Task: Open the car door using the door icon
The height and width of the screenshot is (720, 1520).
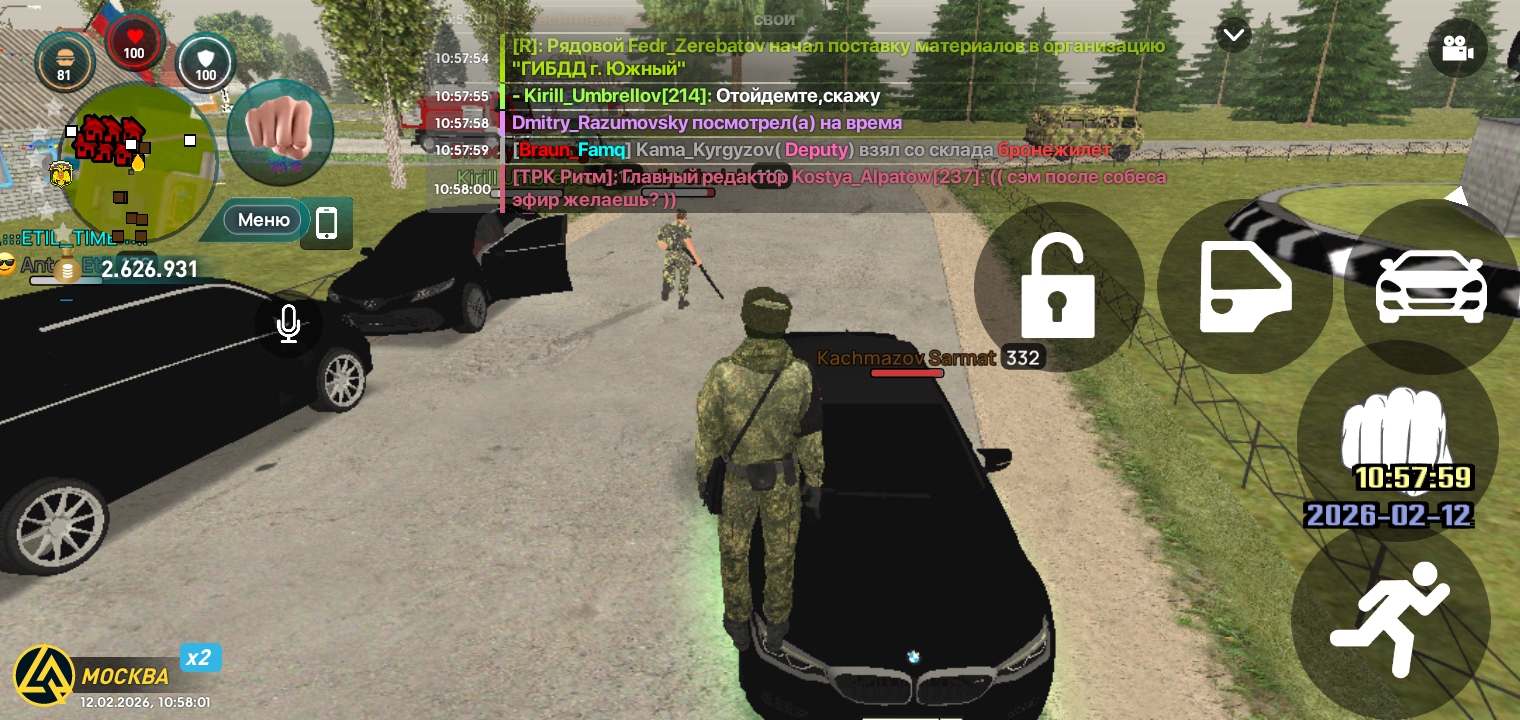Action: [x=1244, y=287]
